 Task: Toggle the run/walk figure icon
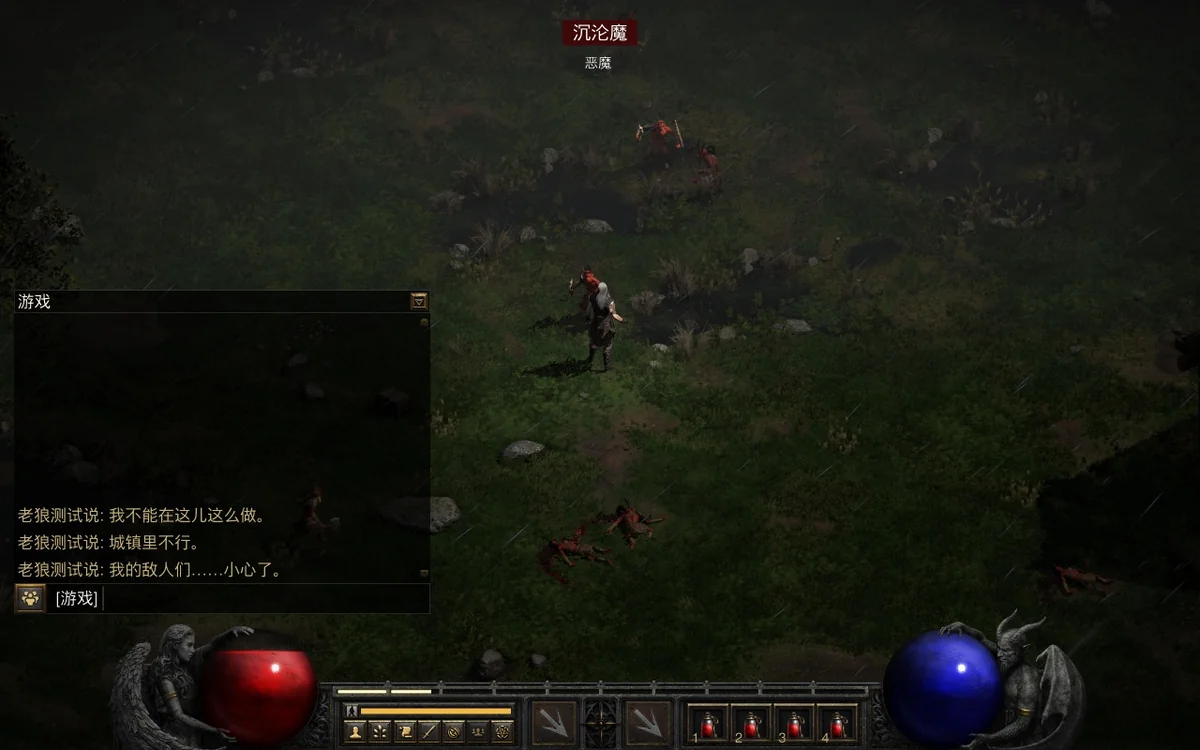coord(351,711)
